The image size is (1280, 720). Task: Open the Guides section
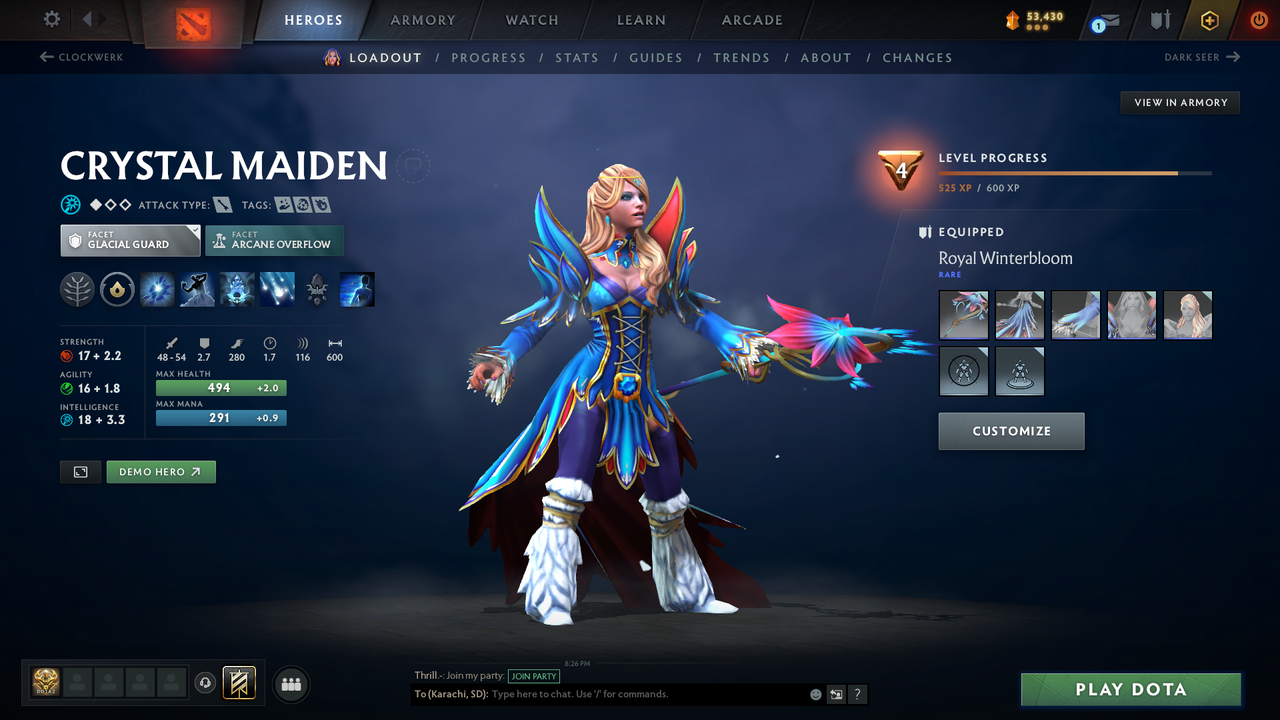click(656, 57)
